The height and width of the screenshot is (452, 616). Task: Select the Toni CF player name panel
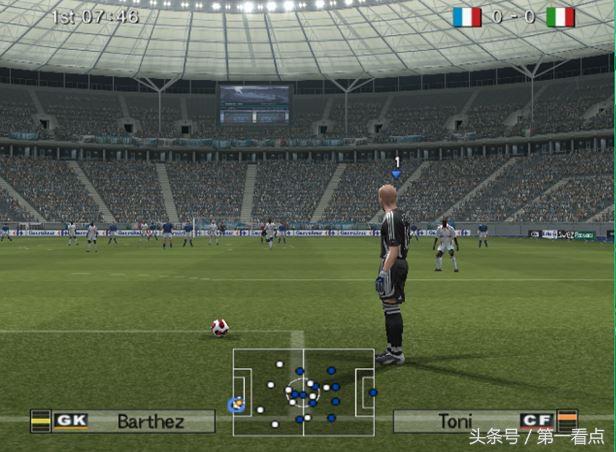(x=484, y=421)
